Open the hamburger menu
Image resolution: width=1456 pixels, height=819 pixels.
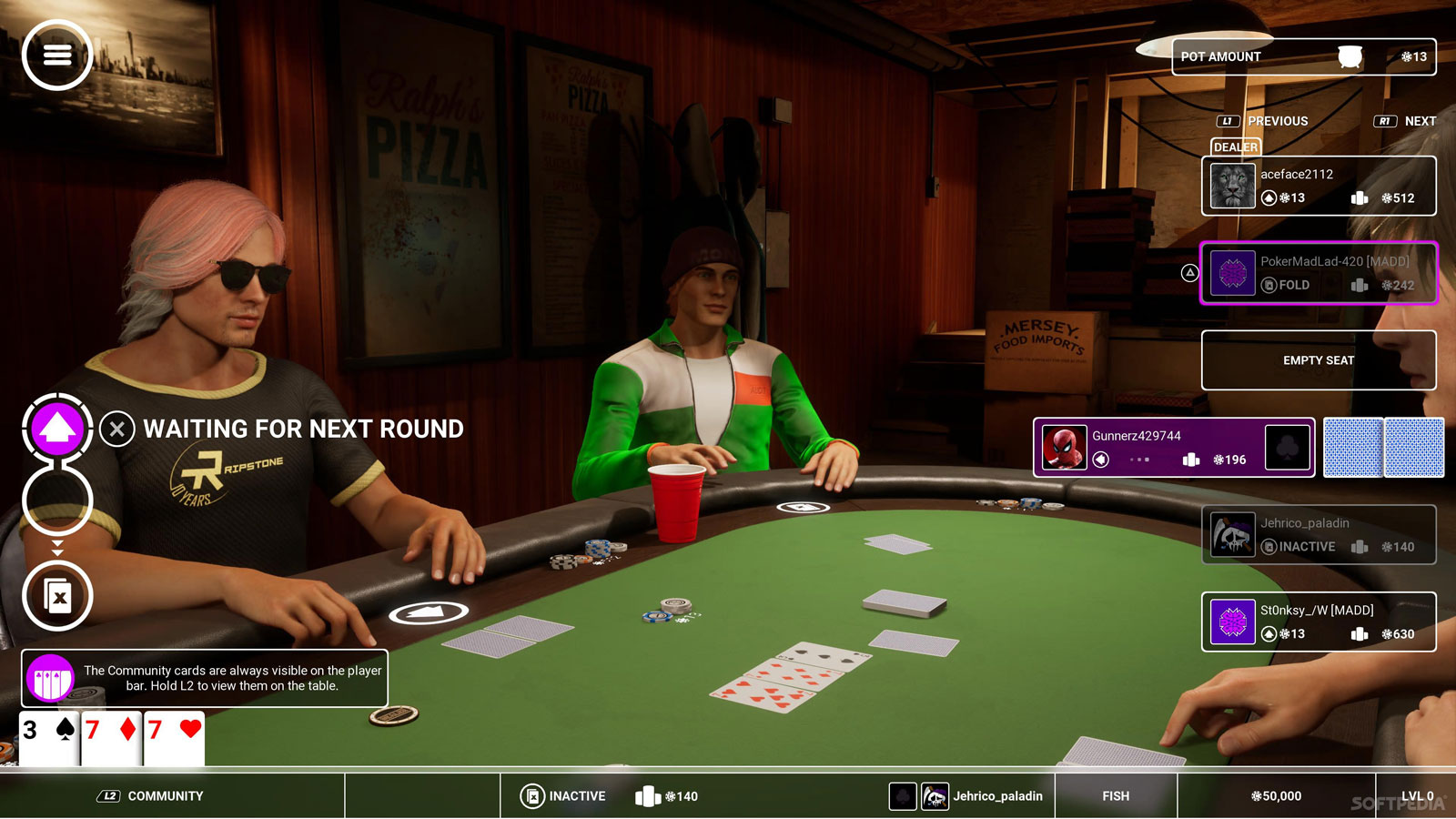coord(56,56)
